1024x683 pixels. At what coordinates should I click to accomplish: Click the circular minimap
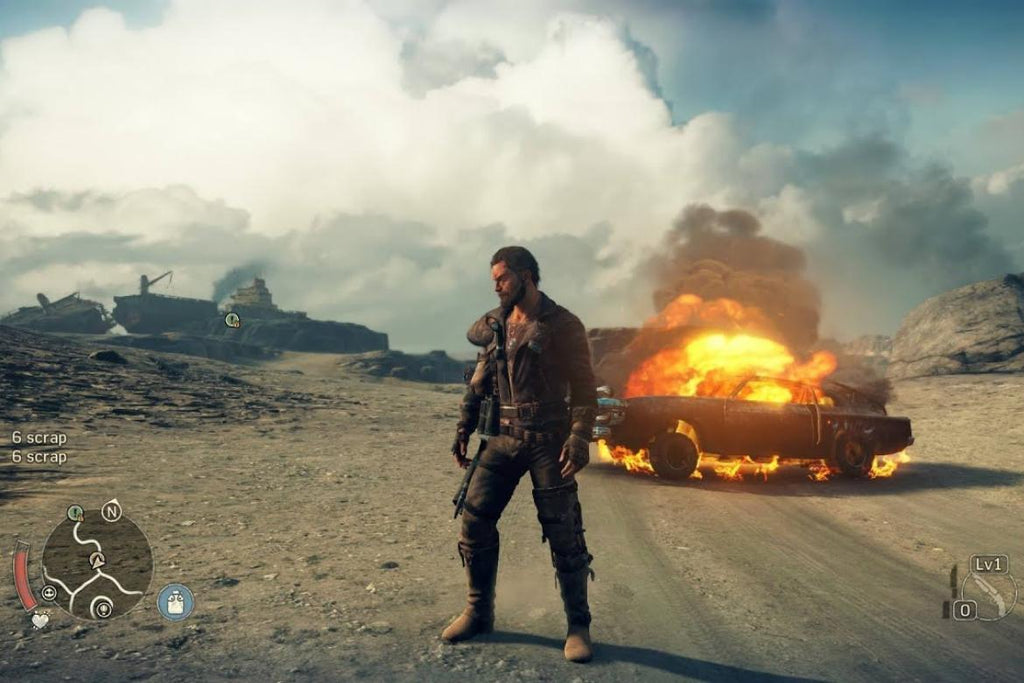(97, 562)
